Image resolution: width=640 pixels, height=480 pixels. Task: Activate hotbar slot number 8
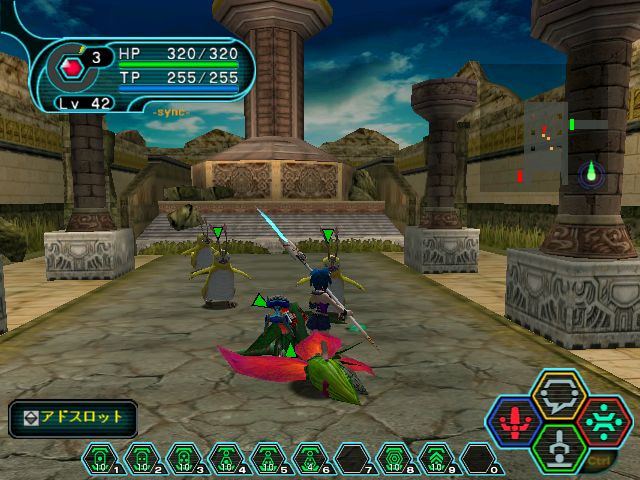click(x=393, y=458)
